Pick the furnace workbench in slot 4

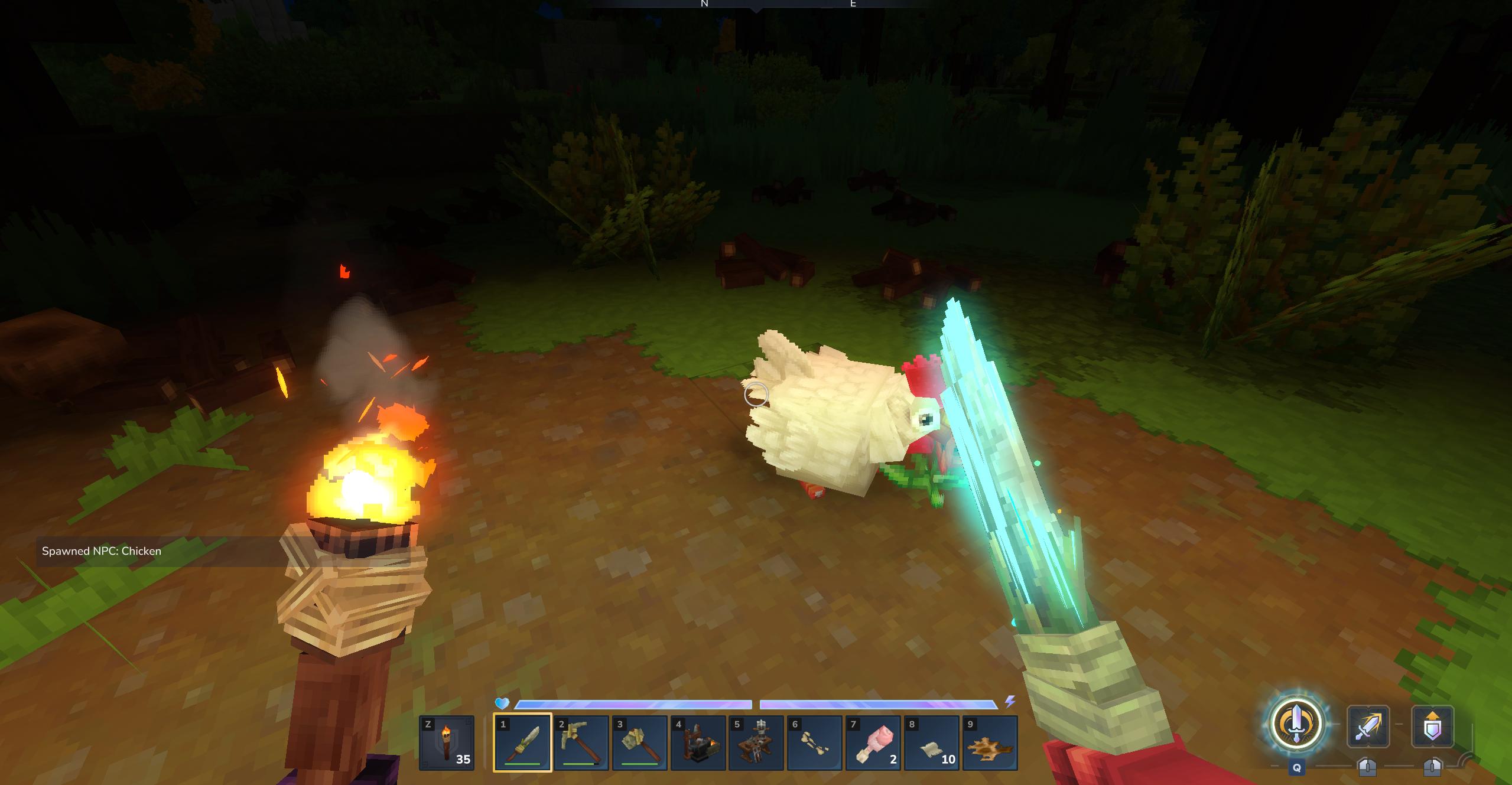click(698, 742)
